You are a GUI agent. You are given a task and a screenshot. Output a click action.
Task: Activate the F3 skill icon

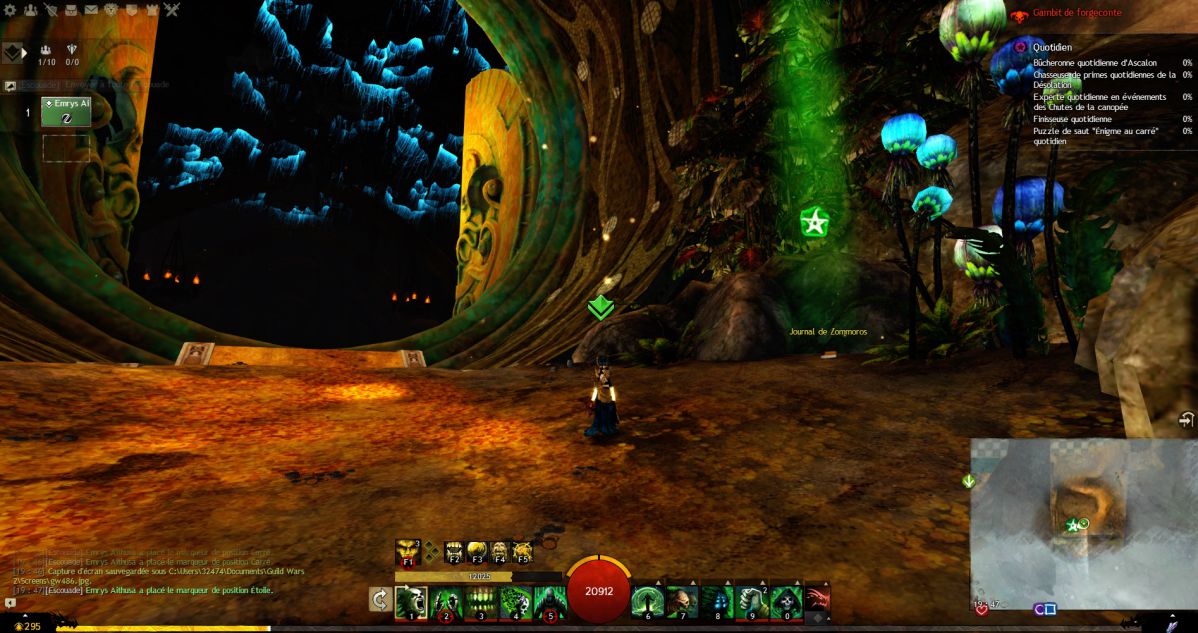[476, 552]
